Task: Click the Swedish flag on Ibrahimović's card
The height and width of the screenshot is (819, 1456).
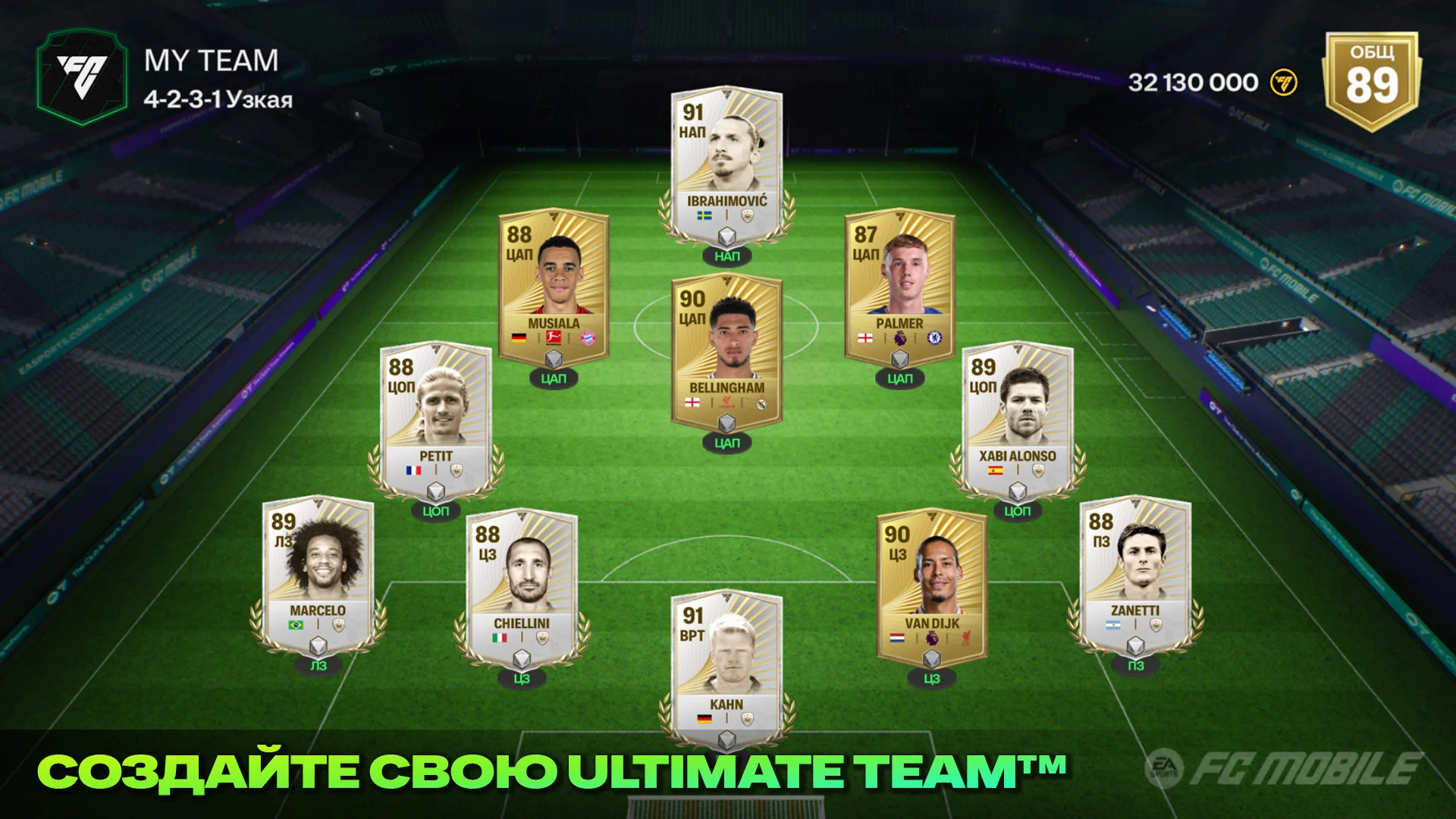Action: click(x=705, y=215)
